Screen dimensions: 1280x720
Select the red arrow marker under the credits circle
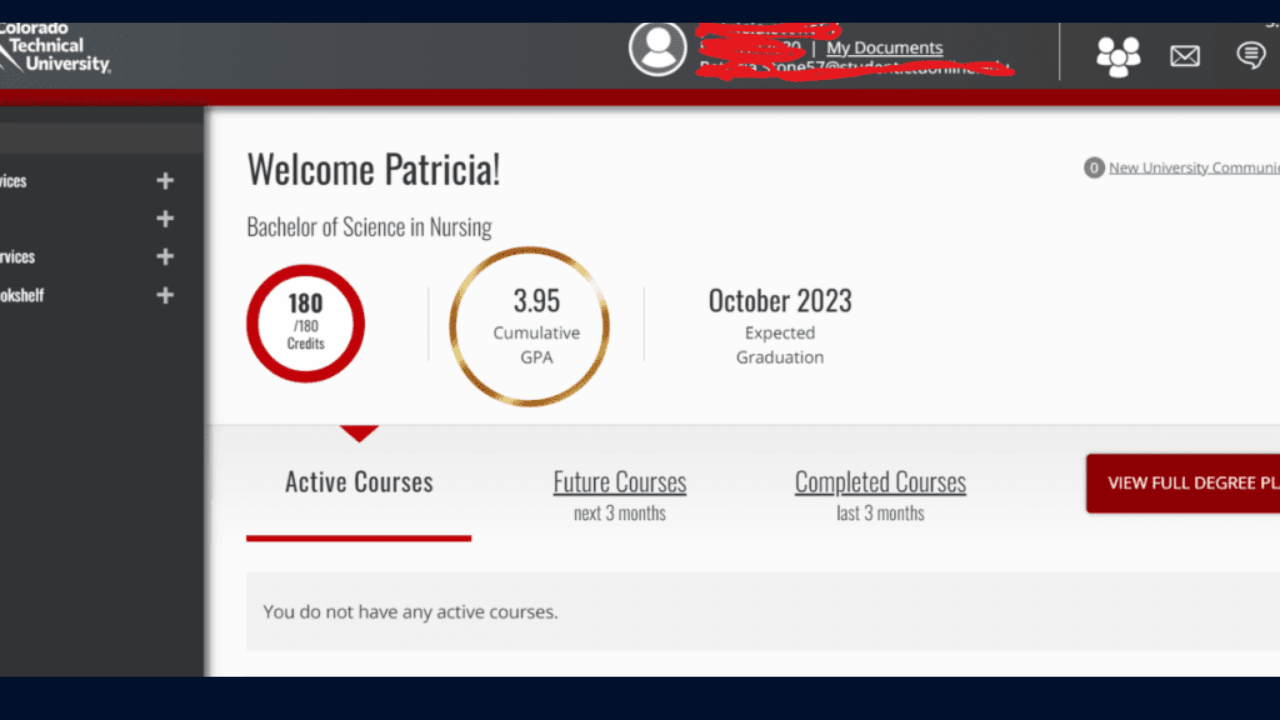click(360, 432)
